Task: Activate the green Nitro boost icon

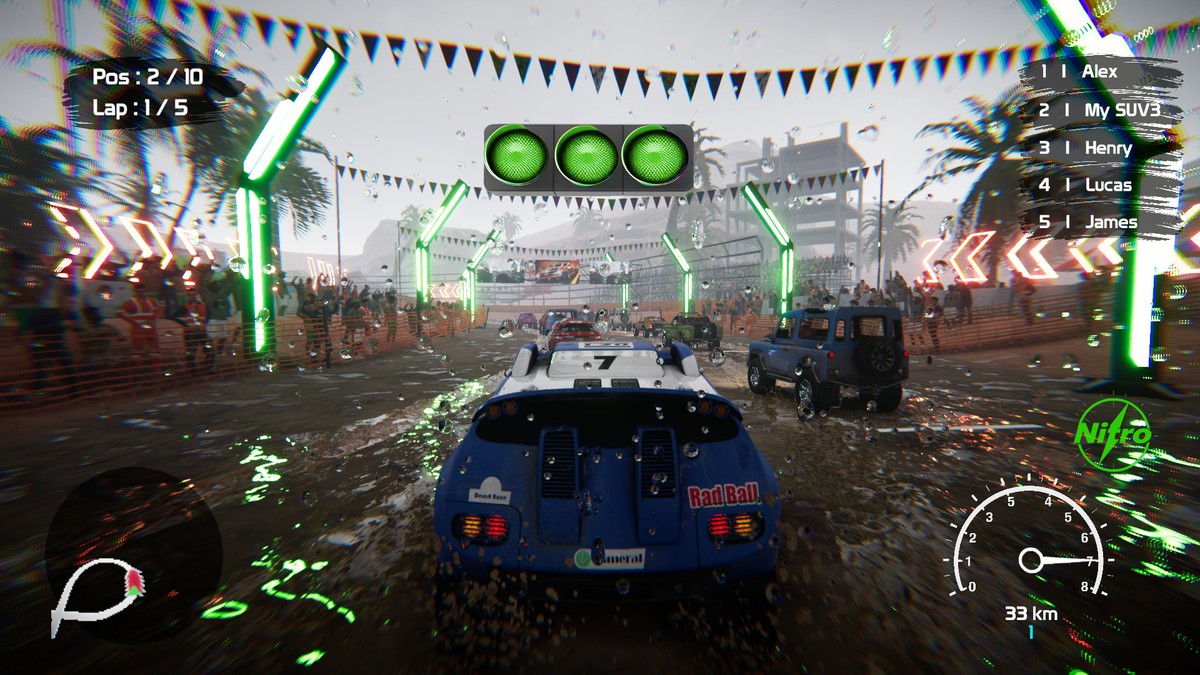Action: [x=1113, y=434]
